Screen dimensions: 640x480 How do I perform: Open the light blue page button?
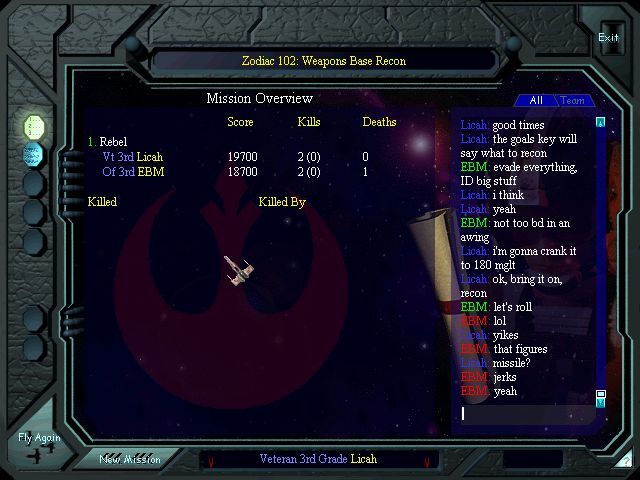(34, 155)
